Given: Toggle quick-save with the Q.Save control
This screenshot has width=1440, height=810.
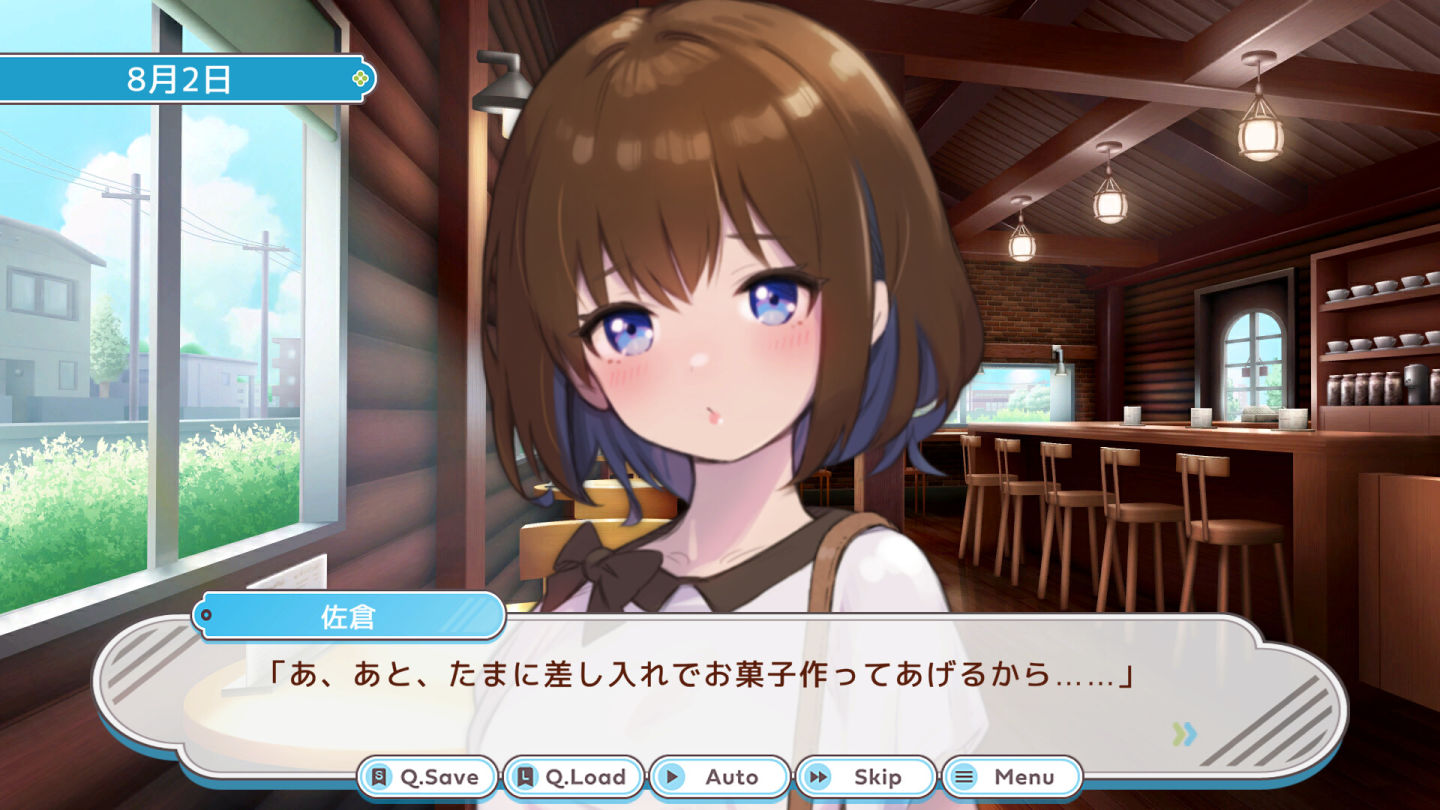Looking at the screenshot, I should coord(425,776).
